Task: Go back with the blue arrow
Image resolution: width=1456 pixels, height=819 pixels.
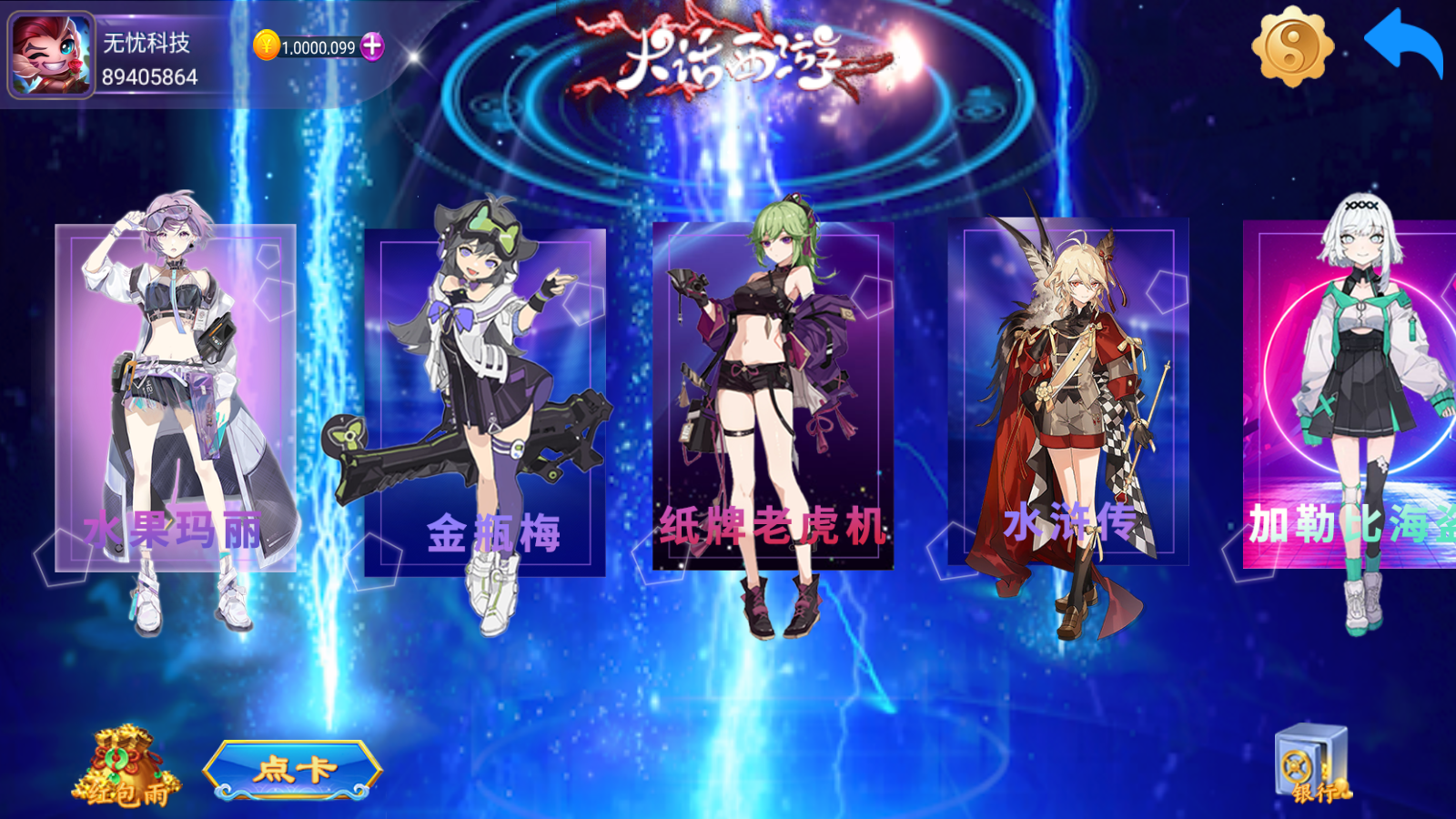Action: pyautogui.click(x=1402, y=44)
